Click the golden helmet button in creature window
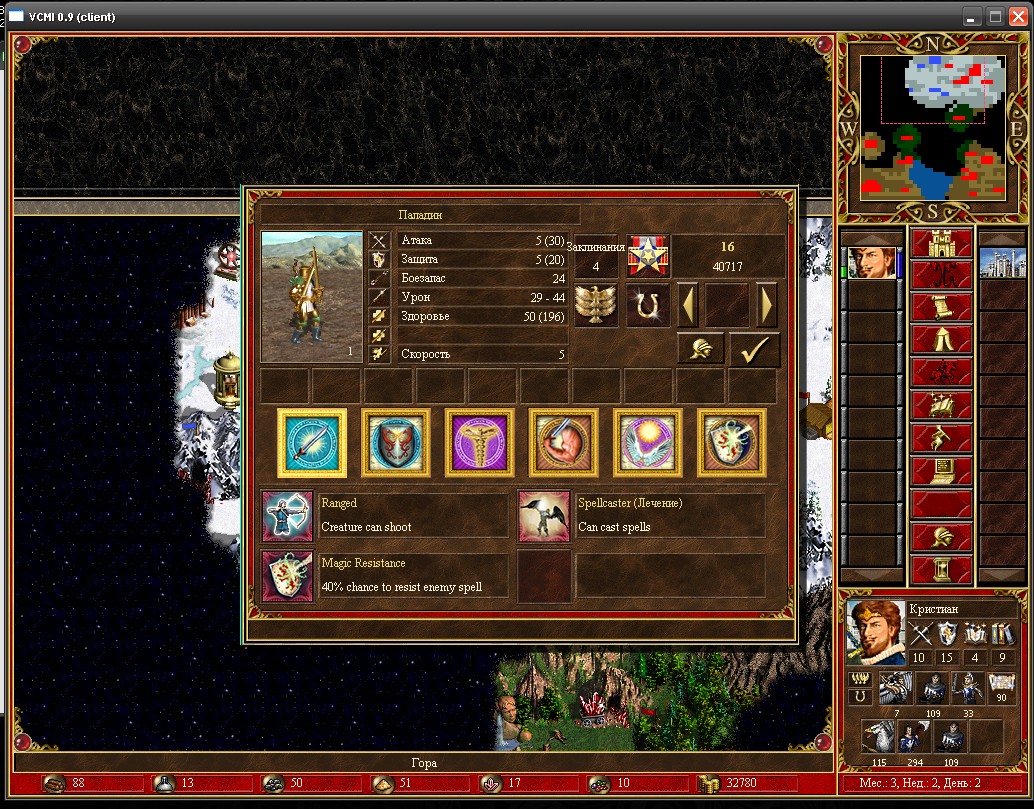The height and width of the screenshot is (809, 1034). (x=701, y=349)
